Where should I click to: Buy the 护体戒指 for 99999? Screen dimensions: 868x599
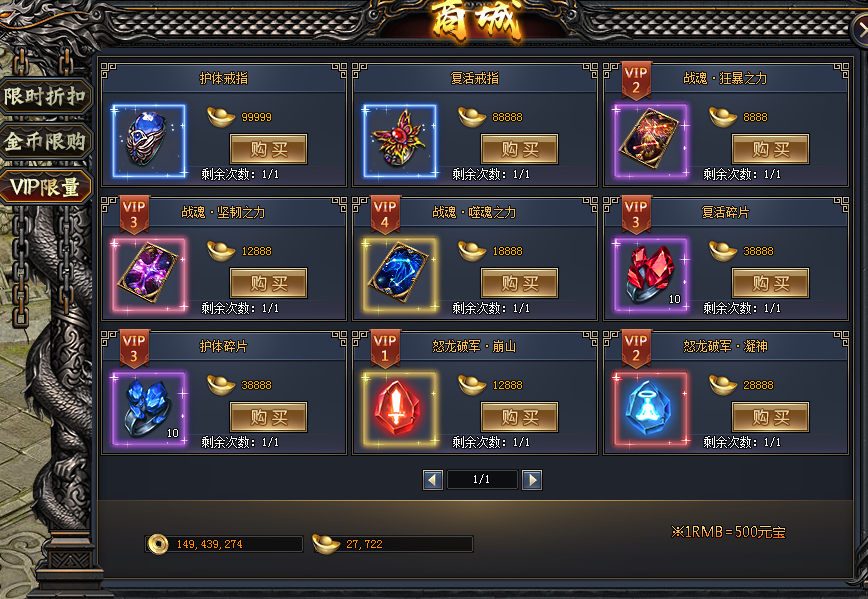coord(268,149)
